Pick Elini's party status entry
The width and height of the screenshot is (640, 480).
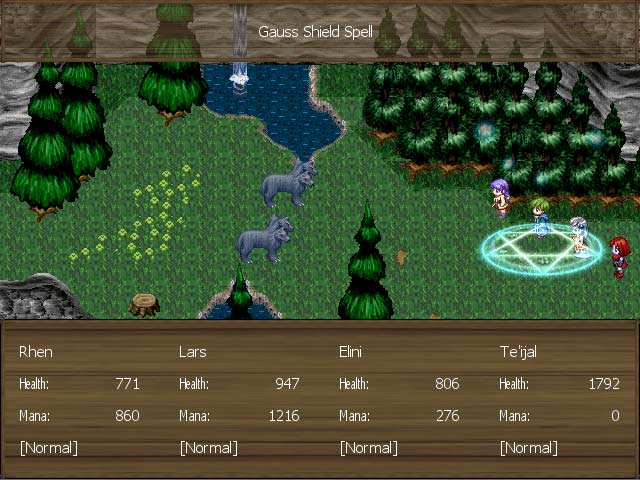[x=352, y=352]
